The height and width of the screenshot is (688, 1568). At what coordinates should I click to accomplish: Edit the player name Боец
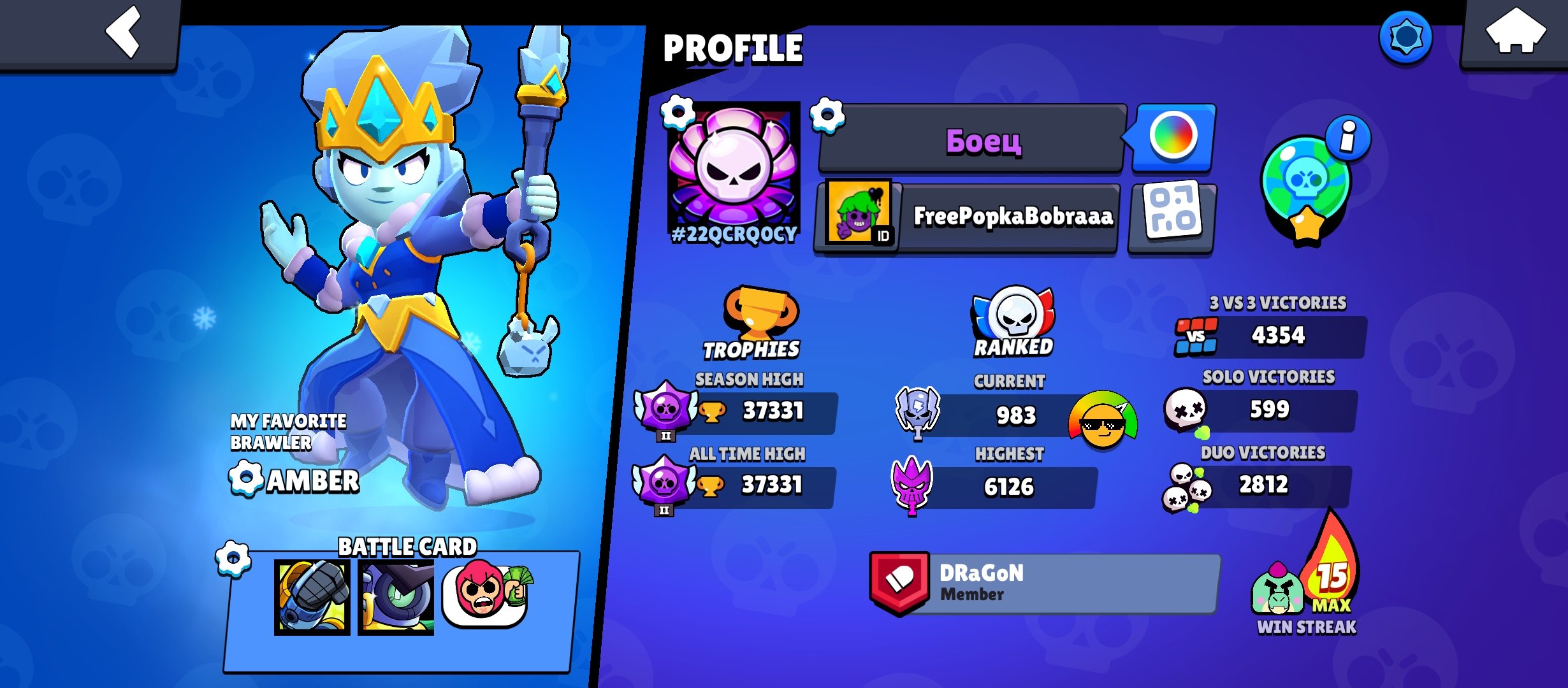pyautogui.click(x=827, y=116)
